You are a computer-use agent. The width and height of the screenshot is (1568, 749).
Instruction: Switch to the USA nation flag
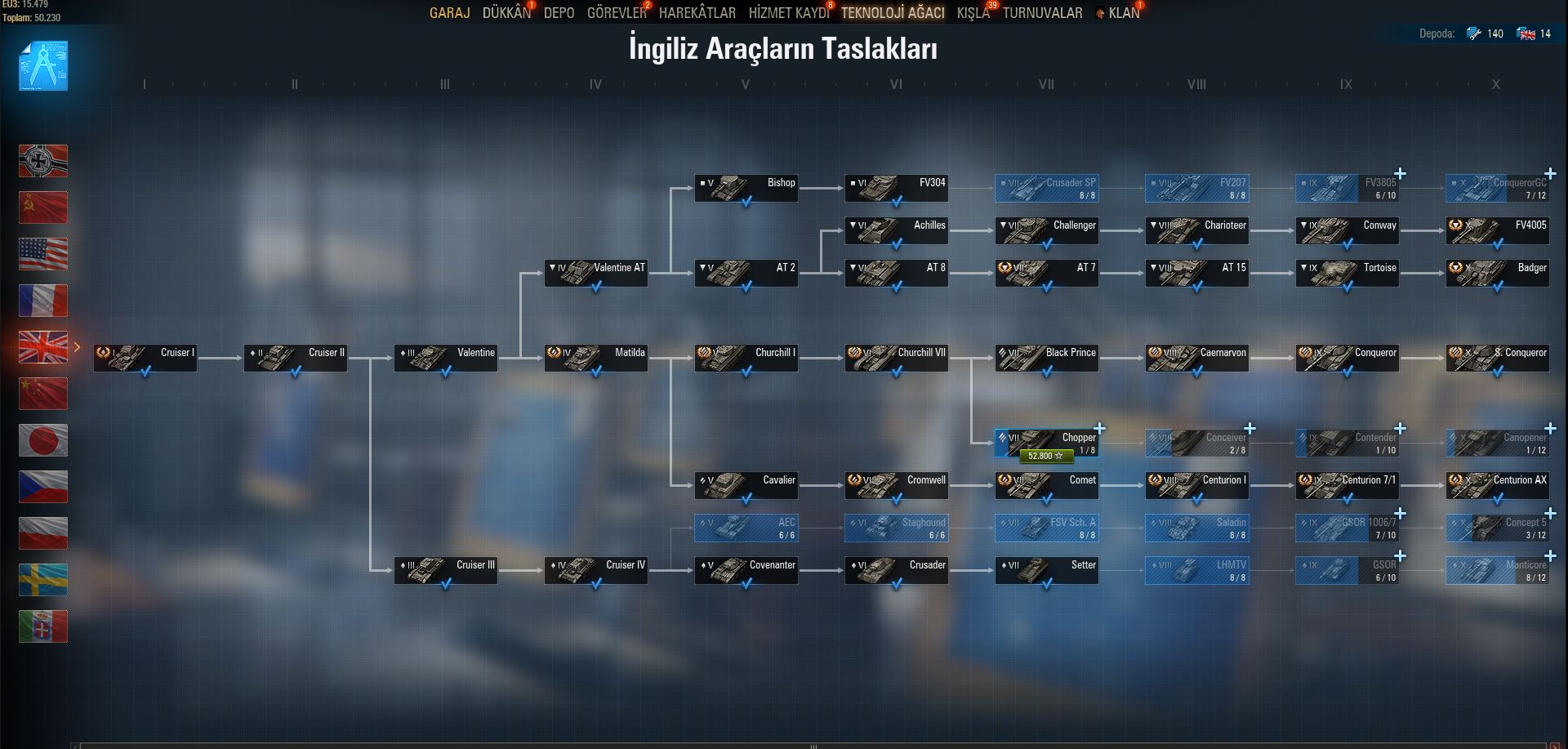pyautogui.click(x=43, y=254)
